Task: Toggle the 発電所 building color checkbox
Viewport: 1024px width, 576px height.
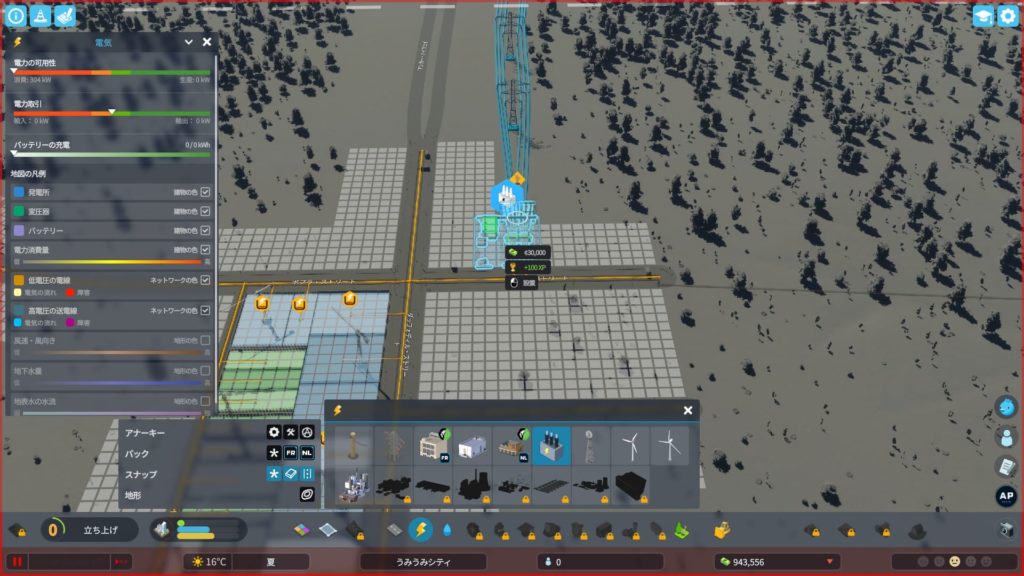Action: click(205, 192)
